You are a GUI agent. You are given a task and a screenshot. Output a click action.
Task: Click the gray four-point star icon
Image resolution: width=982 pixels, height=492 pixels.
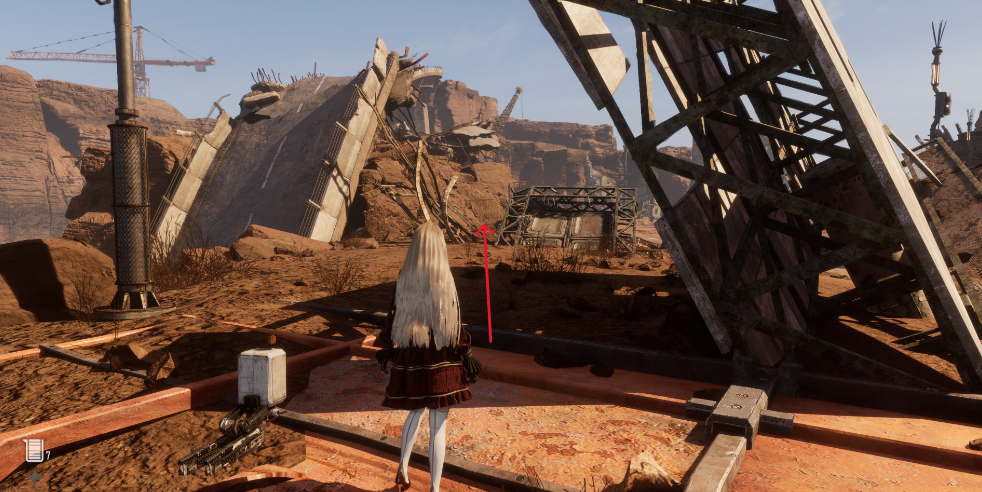pos(36,476)
